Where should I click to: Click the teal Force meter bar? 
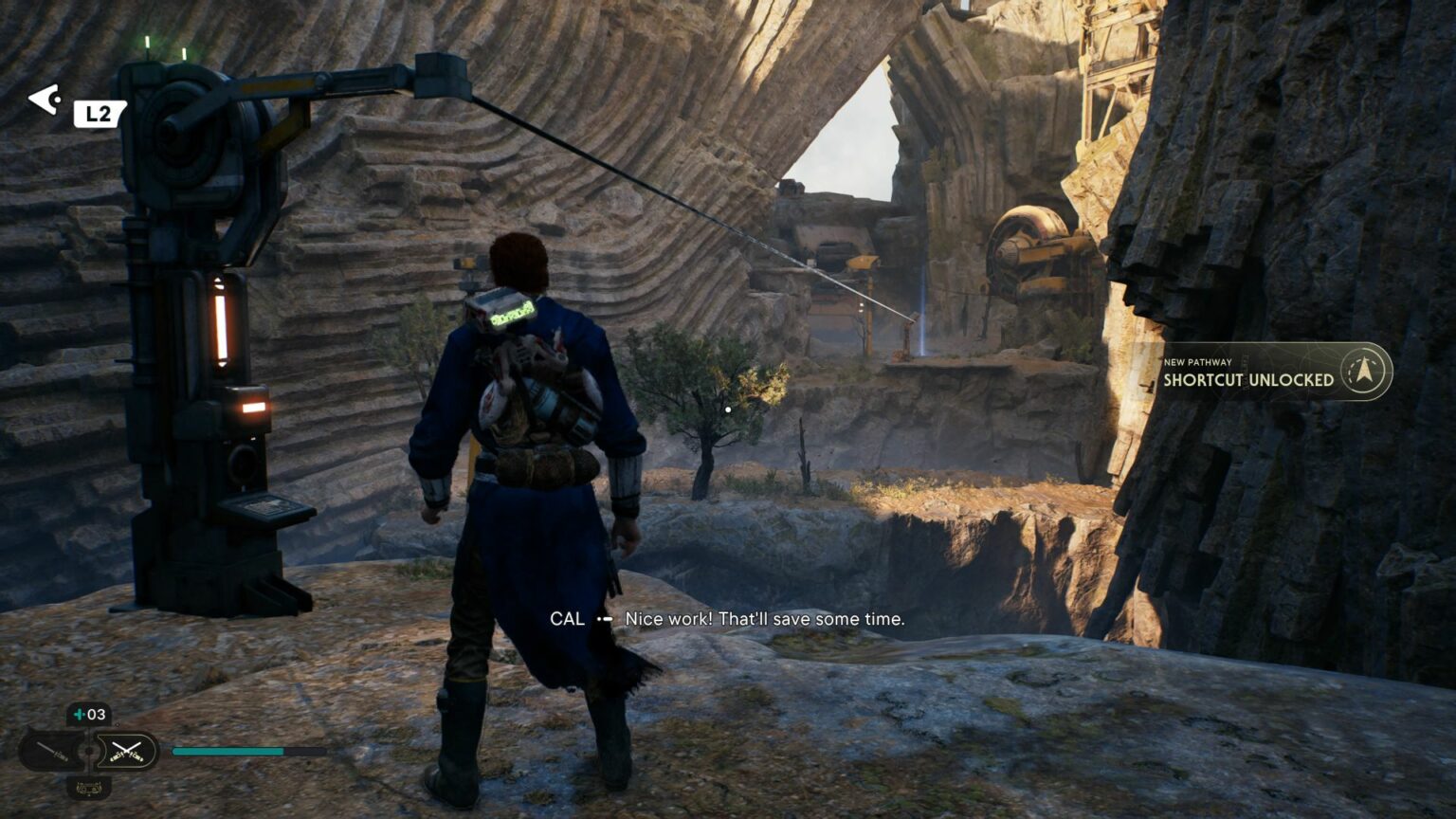coord(227,752)
